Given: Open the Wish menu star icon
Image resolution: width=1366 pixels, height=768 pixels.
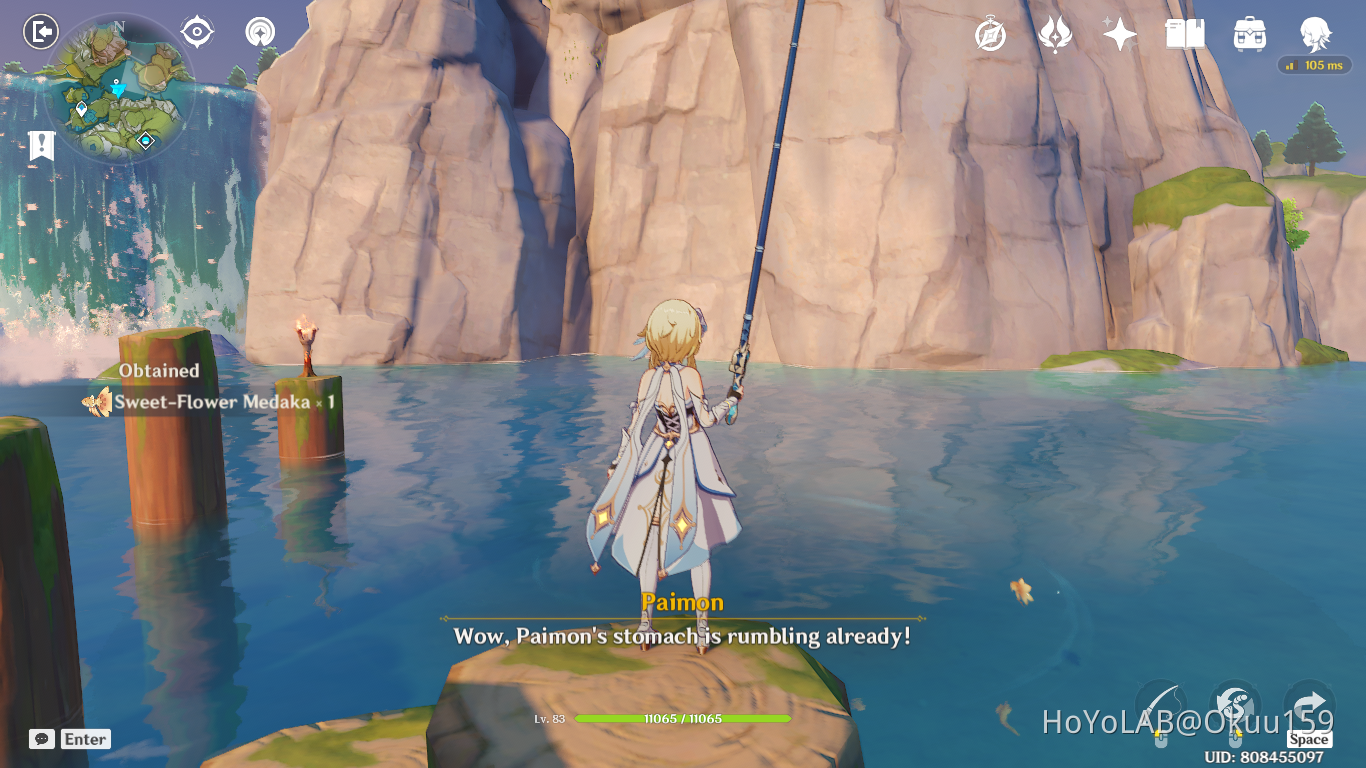Looking at the screenshot, I should (1120, 33).
